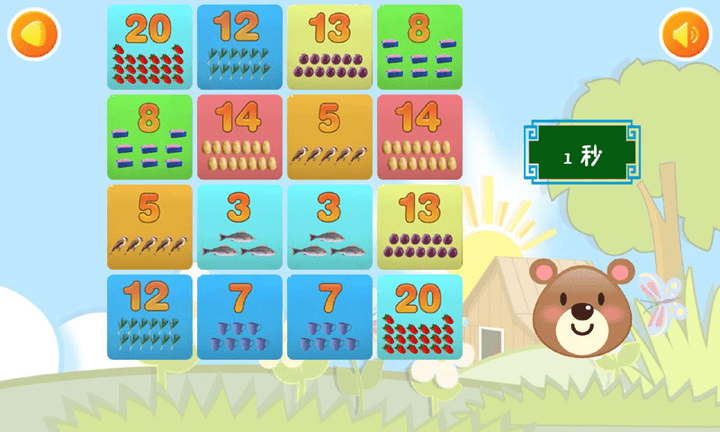
Task: Flip the 13 card between 12 and 8
Action: (329, 47)
